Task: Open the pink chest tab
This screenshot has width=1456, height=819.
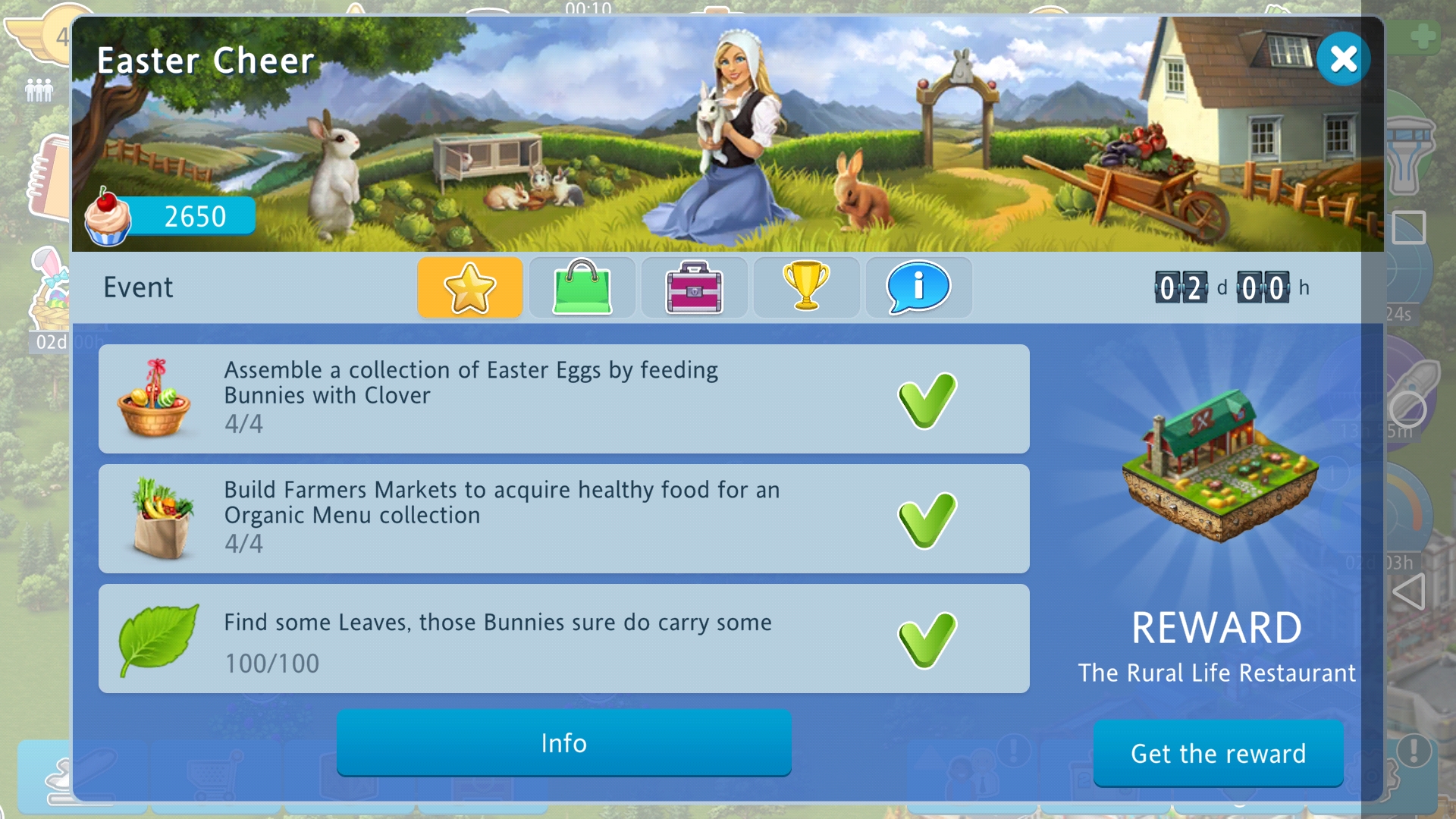Action: 694,287
